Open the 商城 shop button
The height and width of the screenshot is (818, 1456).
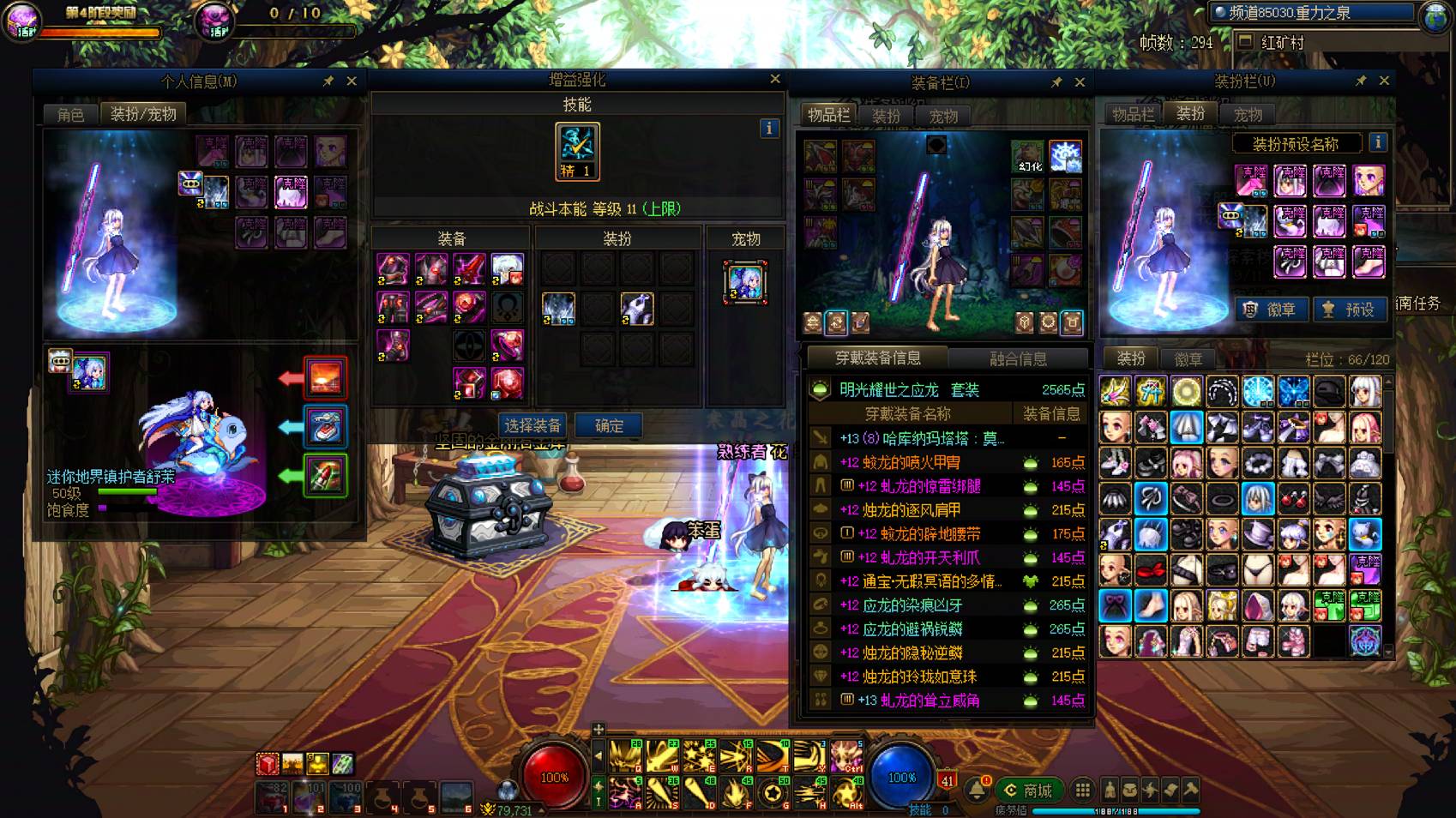pos(1028,790)
